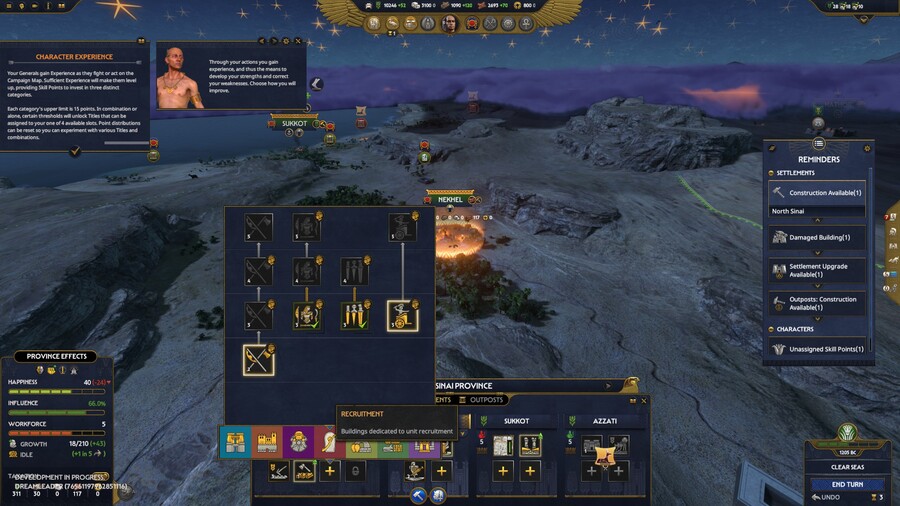
Task: Select the Sukkot settlement header
Action: (x=516, y=421)
